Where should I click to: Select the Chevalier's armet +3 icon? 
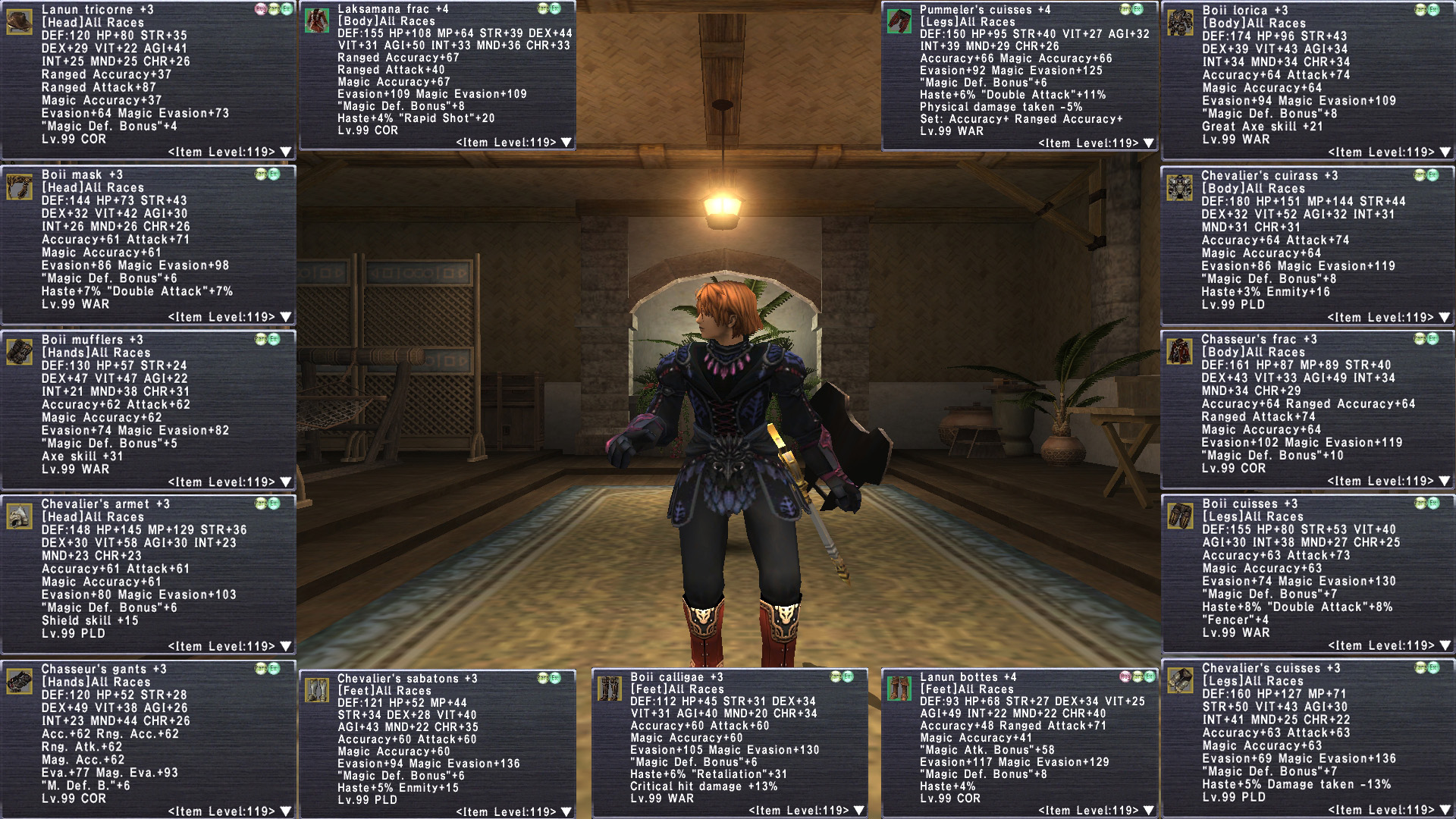[19, 516]
